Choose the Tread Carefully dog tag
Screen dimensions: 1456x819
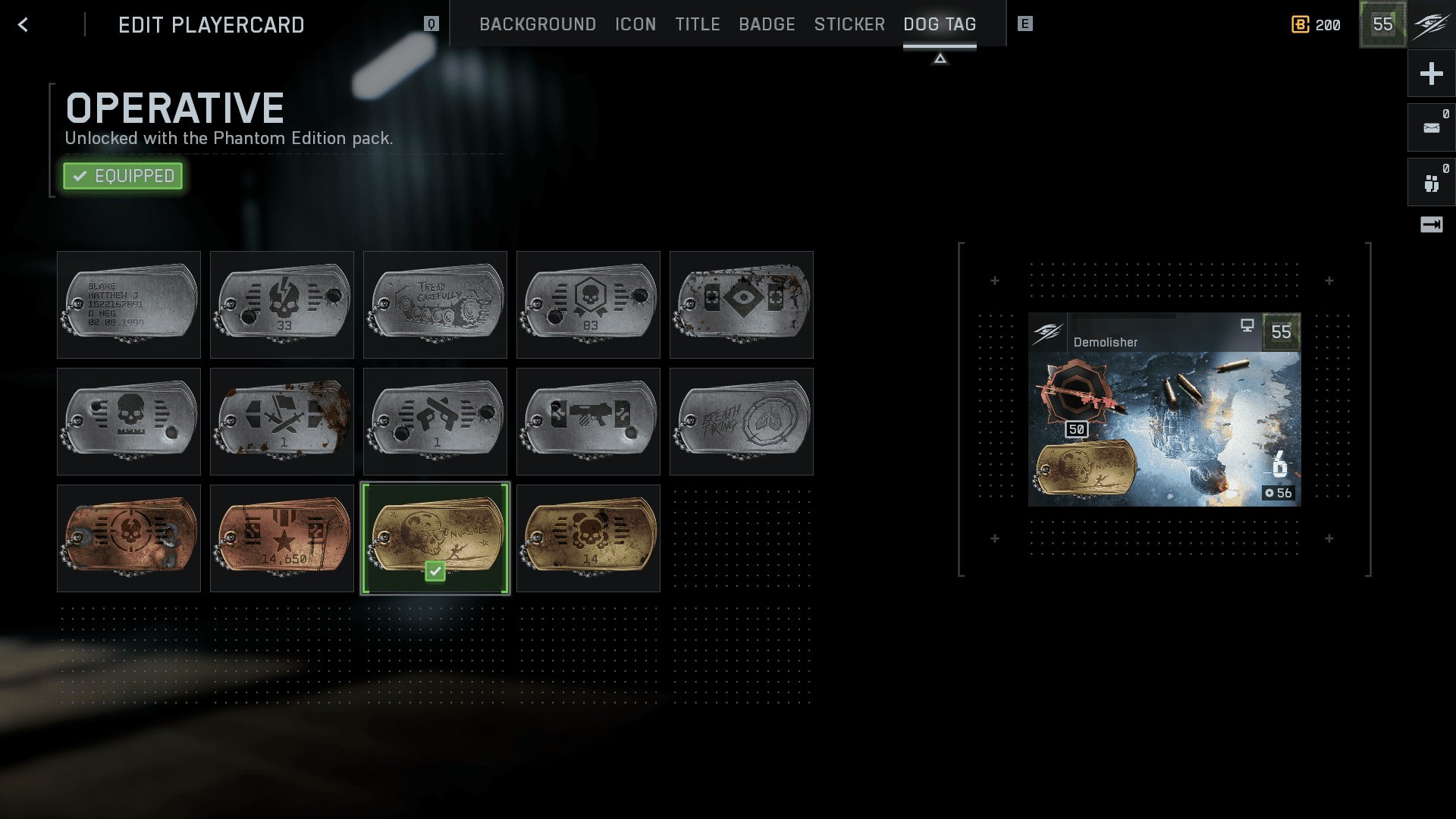pyautogui.click(x=435, y=305)
